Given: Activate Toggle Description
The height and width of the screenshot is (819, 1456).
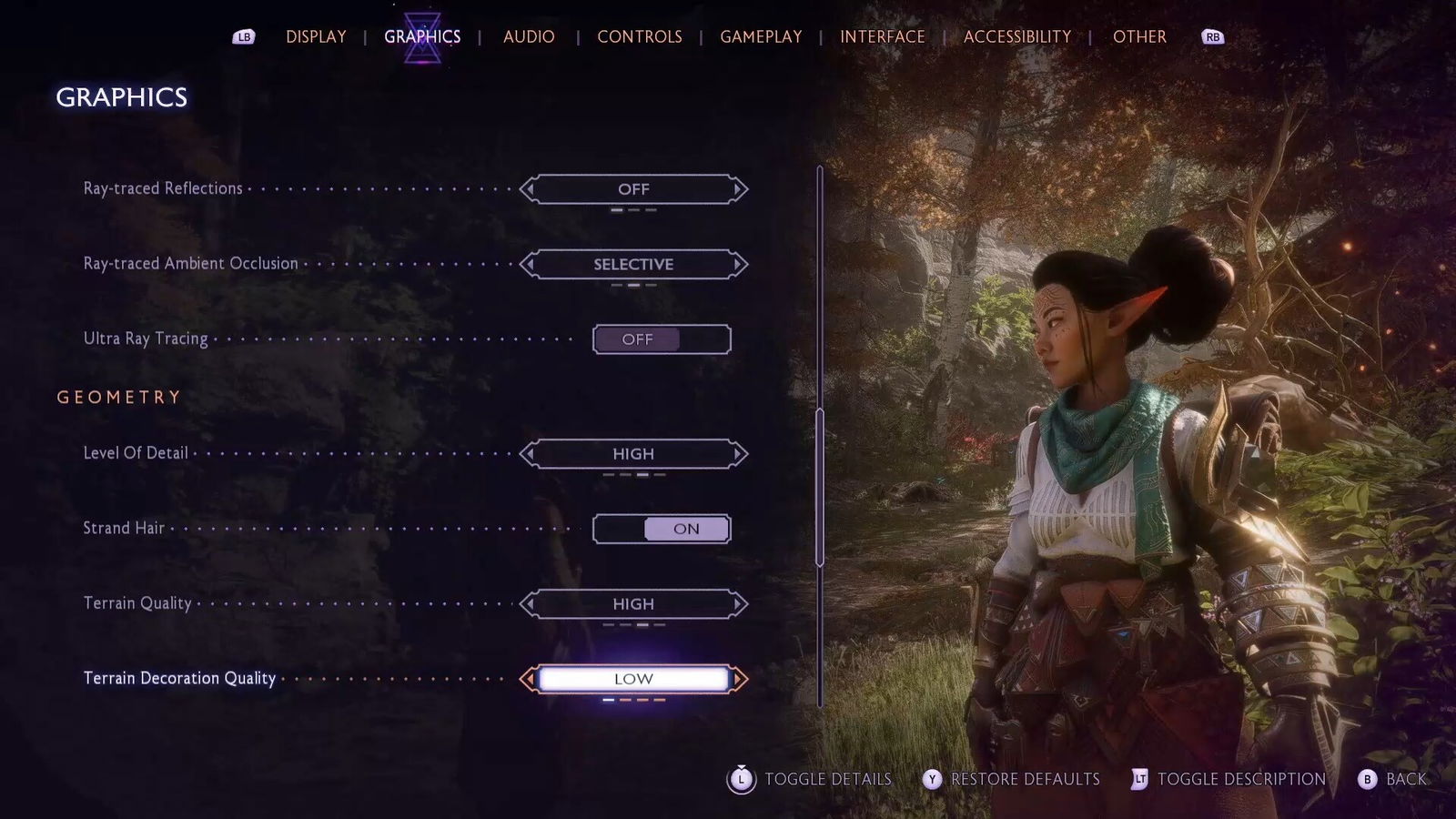Looking at the screenshot, I should coord(1228,779).
